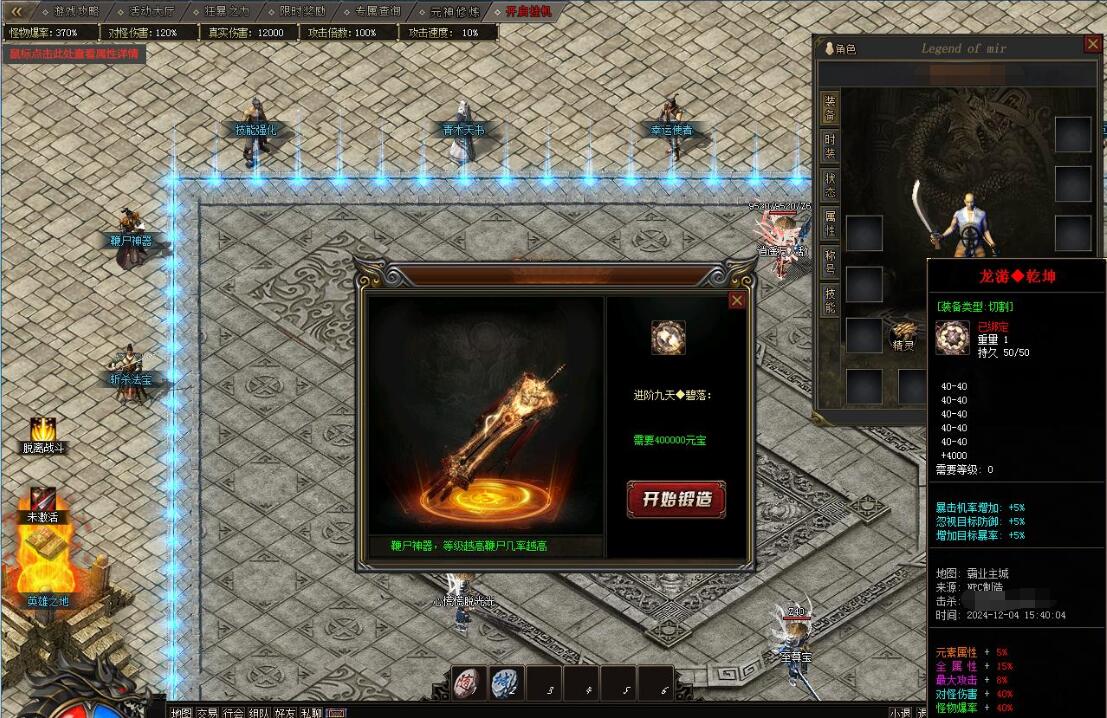Click the 开始锻造 forge button
1107x718 pixels.
(676, 499)
